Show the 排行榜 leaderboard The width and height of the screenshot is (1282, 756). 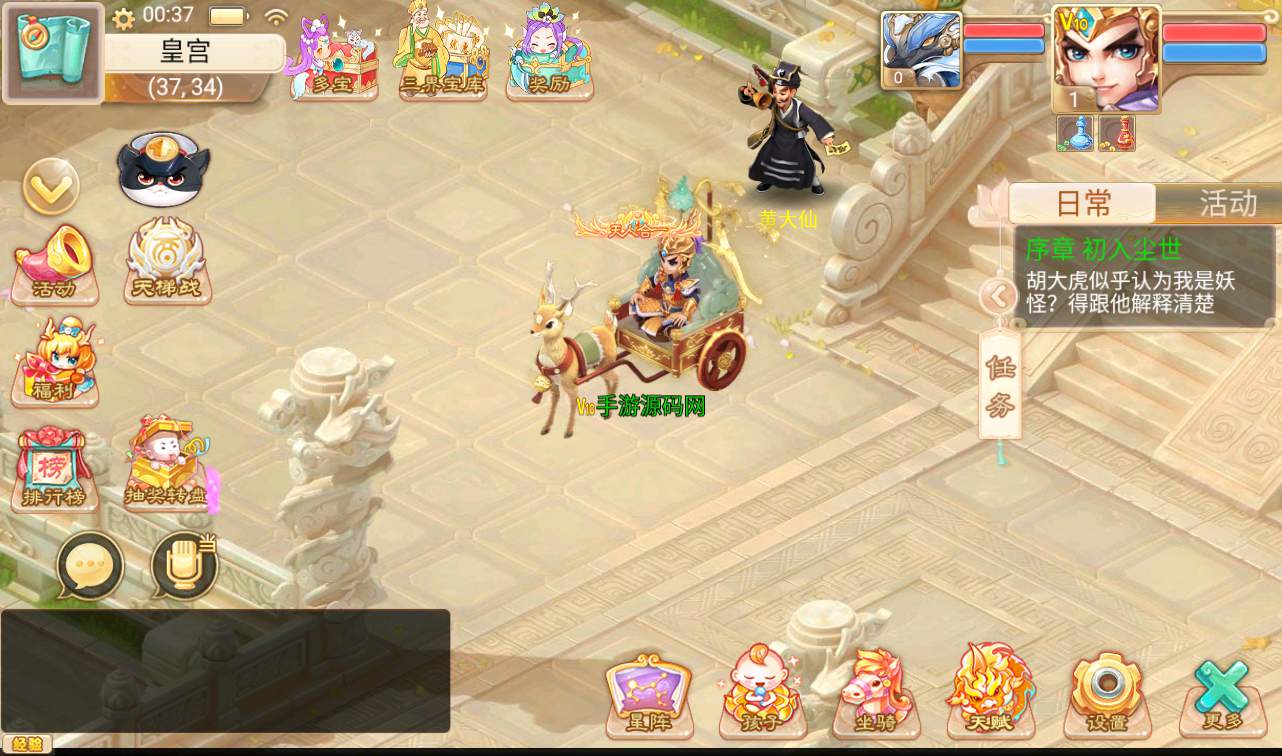coord(55,470)
